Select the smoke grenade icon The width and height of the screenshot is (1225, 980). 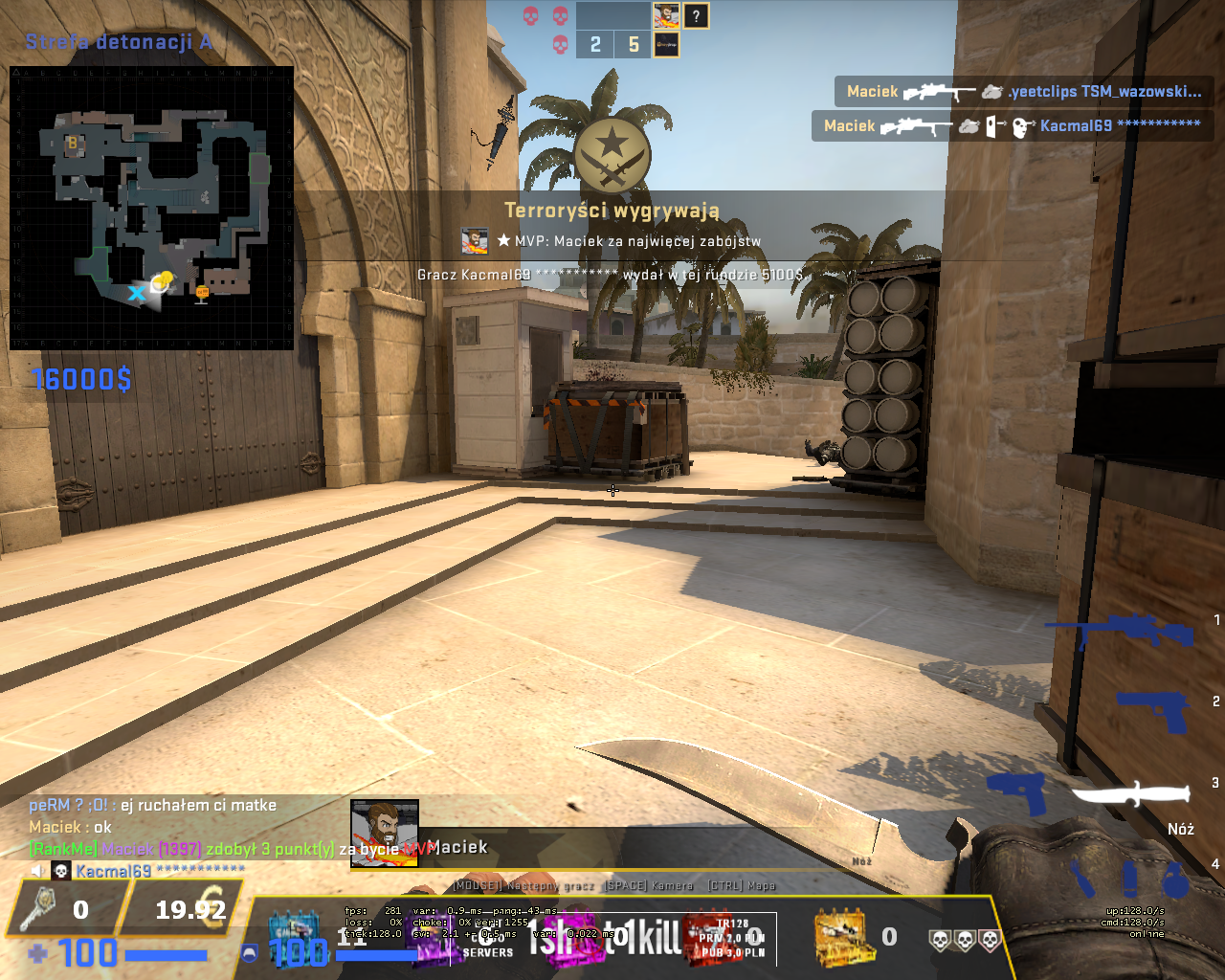[1129, 878]
